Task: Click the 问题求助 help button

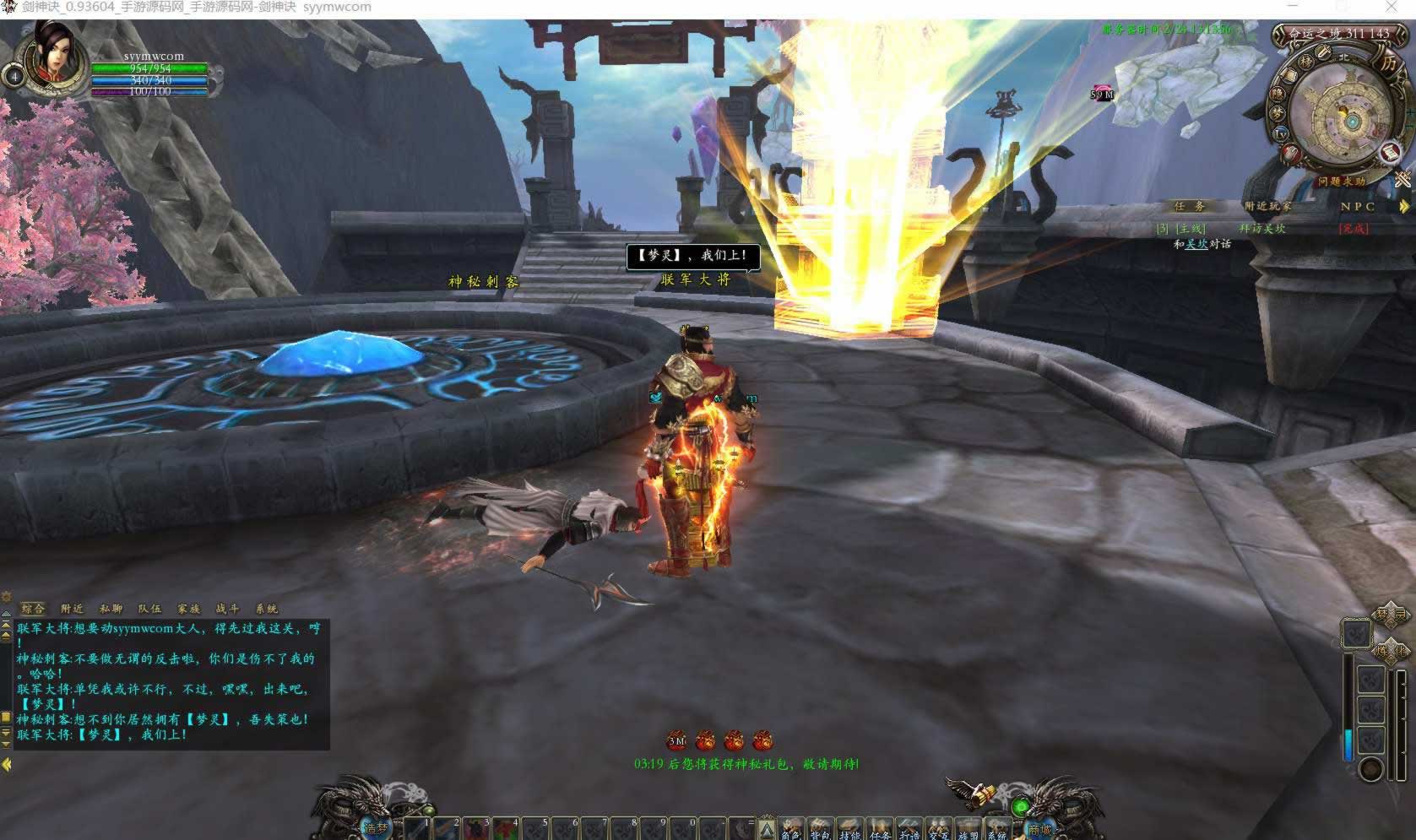Action: tap(1341, 181)
